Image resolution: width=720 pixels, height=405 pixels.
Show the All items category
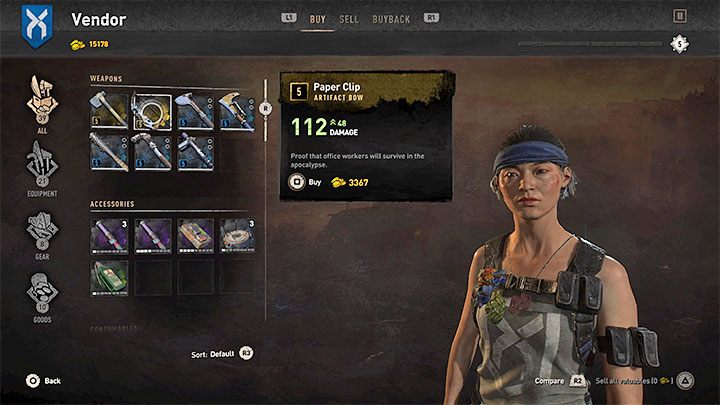point(42,100)
